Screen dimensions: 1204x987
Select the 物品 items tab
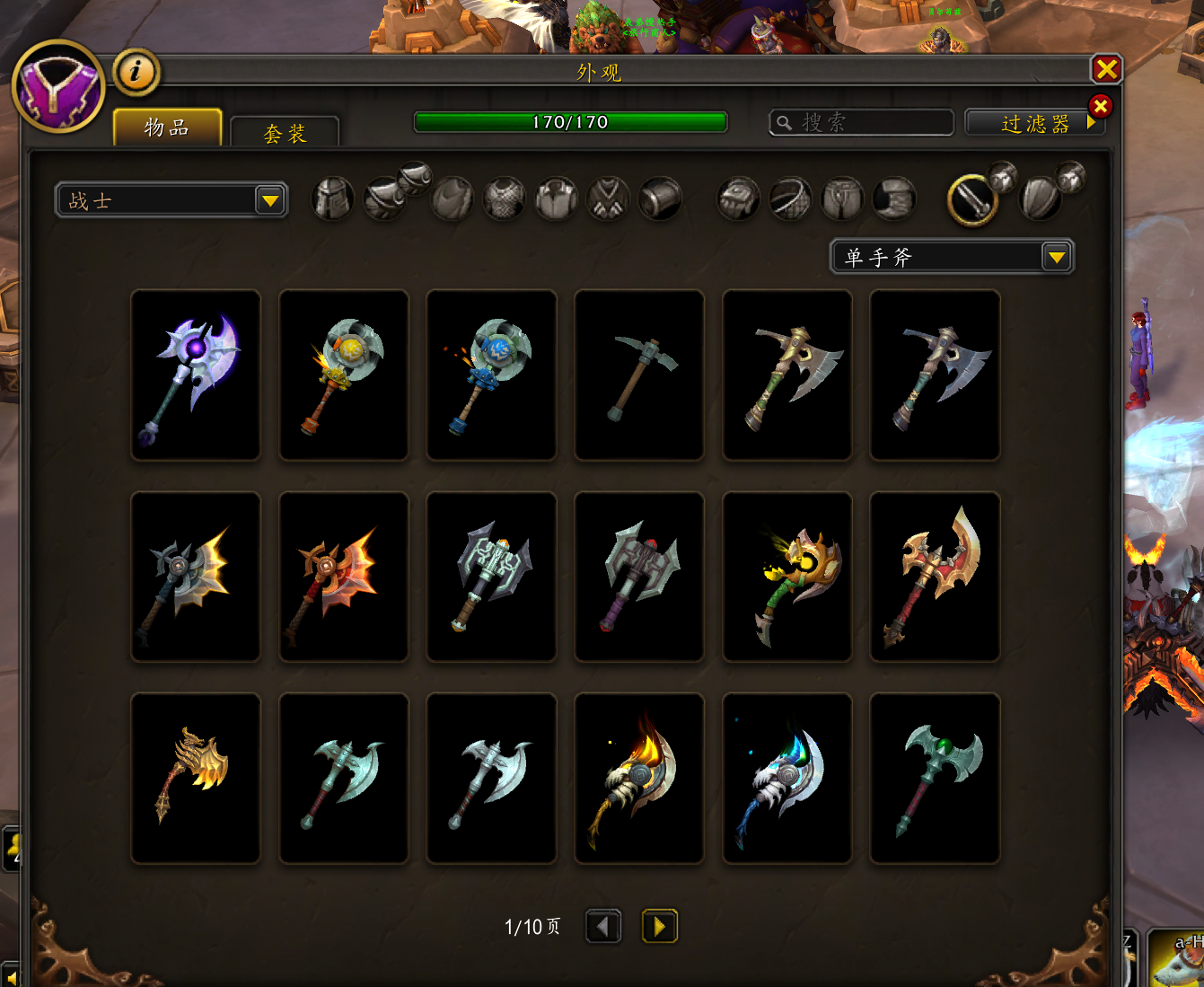pos(167,128)
